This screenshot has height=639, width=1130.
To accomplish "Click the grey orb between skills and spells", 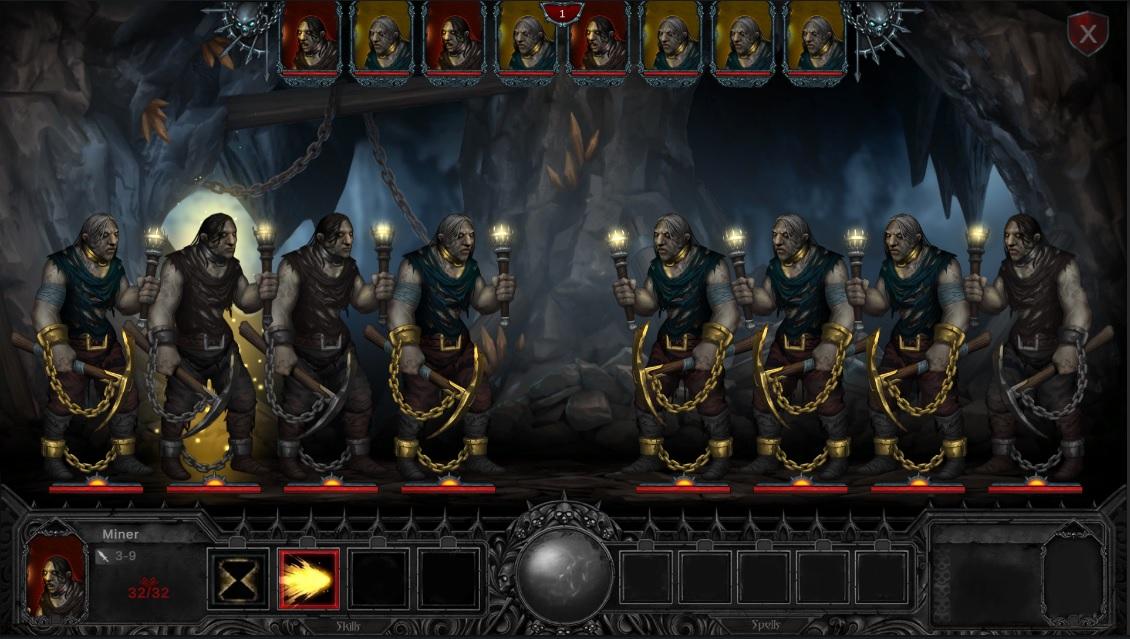I will (564, 575).
